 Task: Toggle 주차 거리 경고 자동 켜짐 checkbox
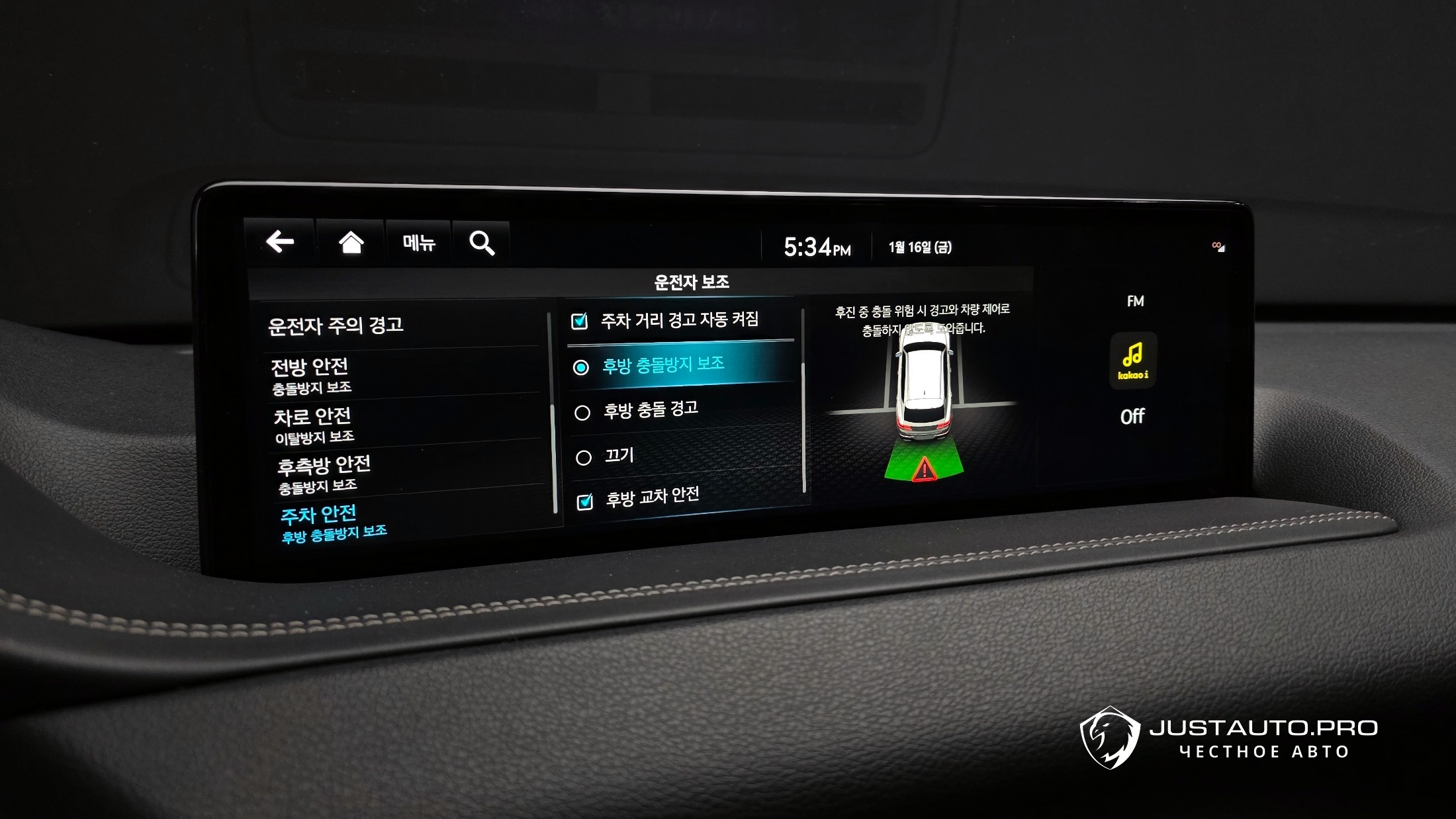[x=579, y=322]
